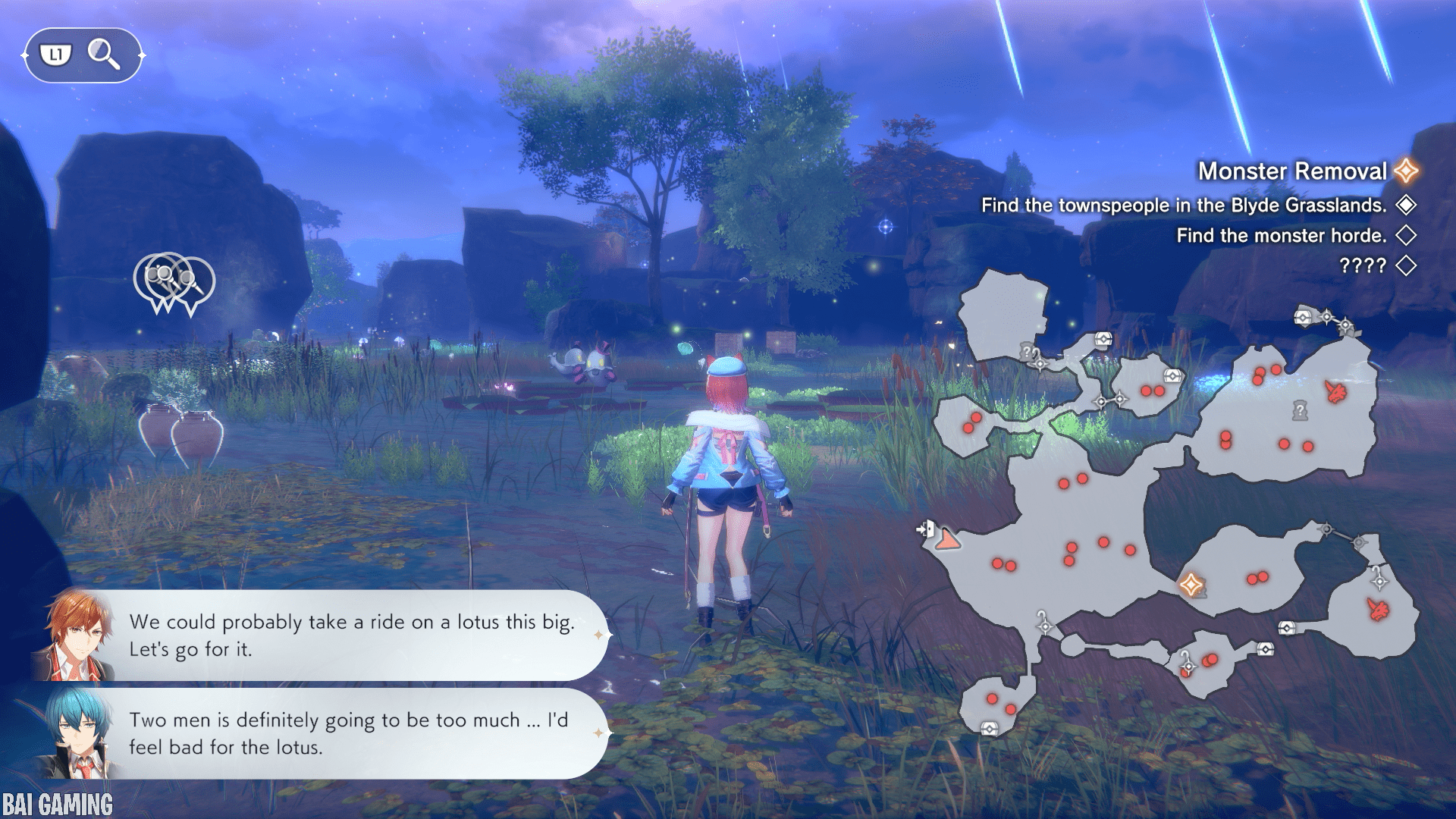This screenshot has height=819, width=1456.
Task: Click the lotus ride dialogue bubble
Action: (353, 635)
